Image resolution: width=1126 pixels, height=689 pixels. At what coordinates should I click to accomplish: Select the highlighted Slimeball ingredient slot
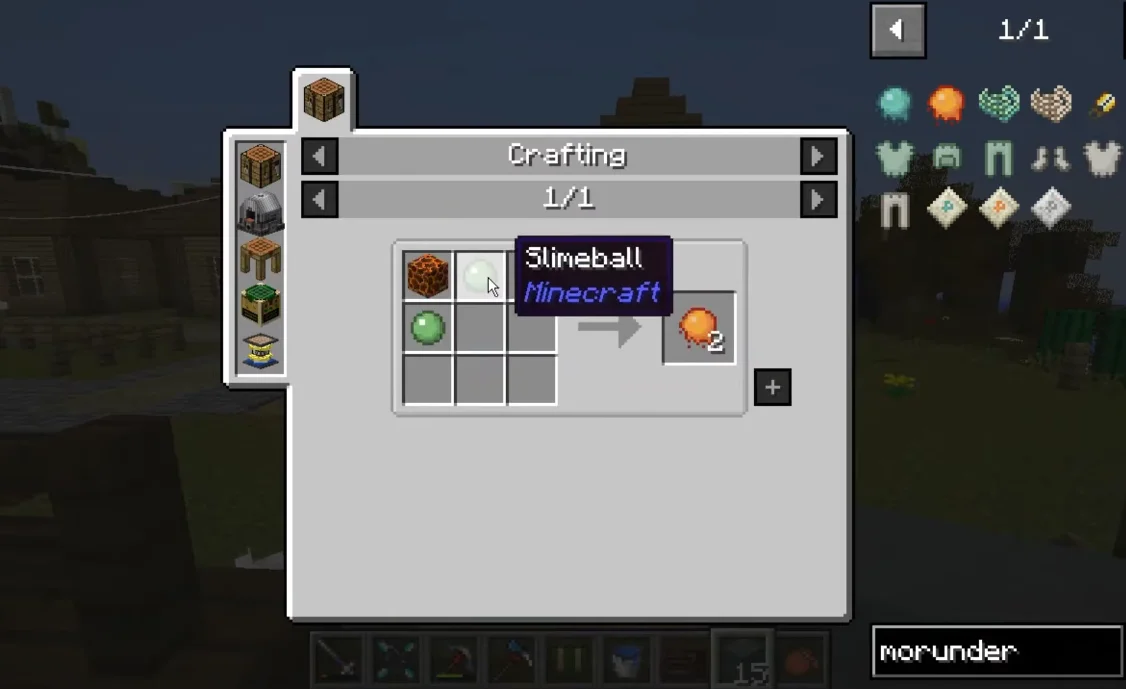point(480,276)
